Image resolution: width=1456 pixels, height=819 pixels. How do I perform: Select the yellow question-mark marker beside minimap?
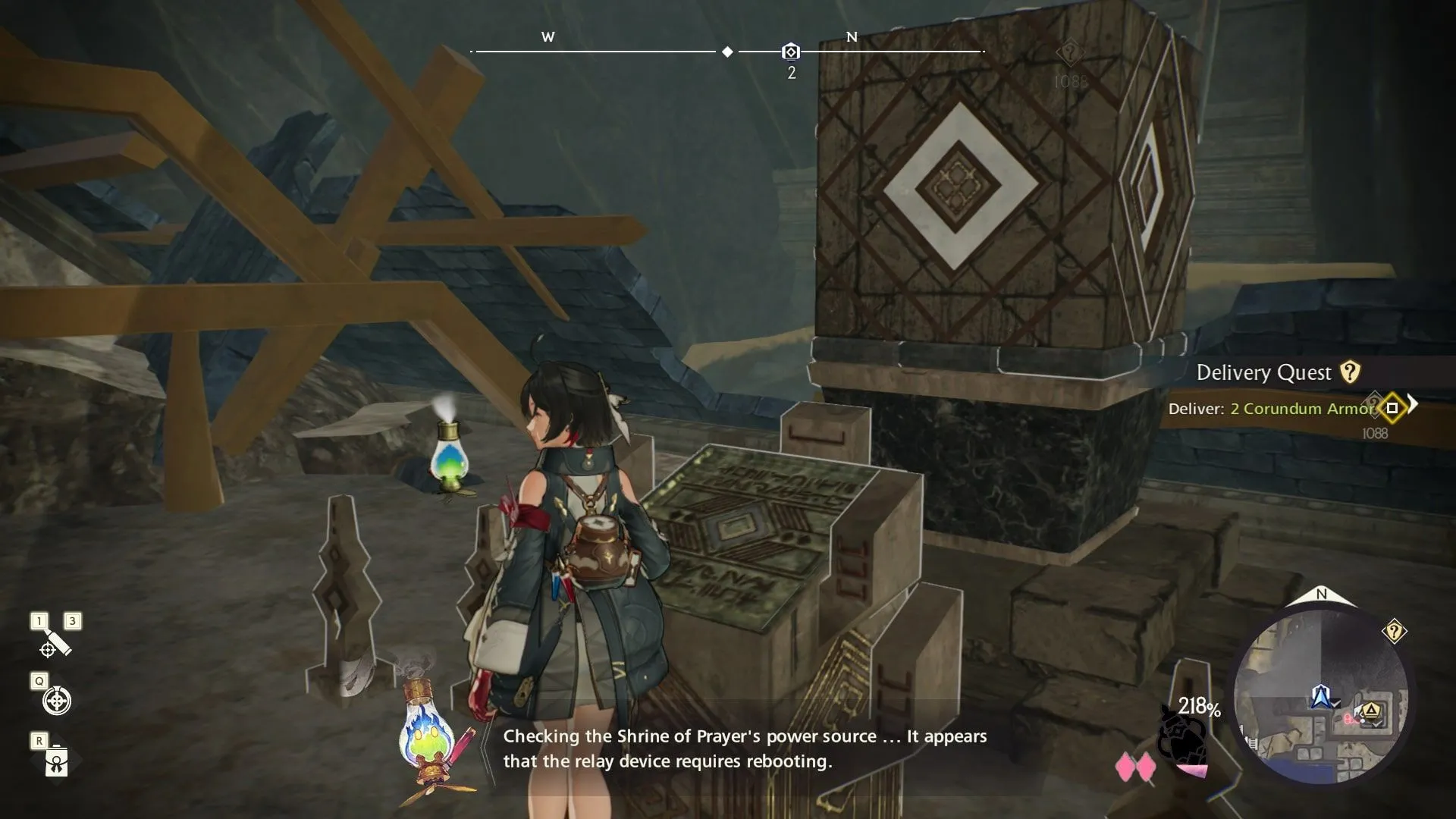pyautogui.click(x=1394, y=631)
